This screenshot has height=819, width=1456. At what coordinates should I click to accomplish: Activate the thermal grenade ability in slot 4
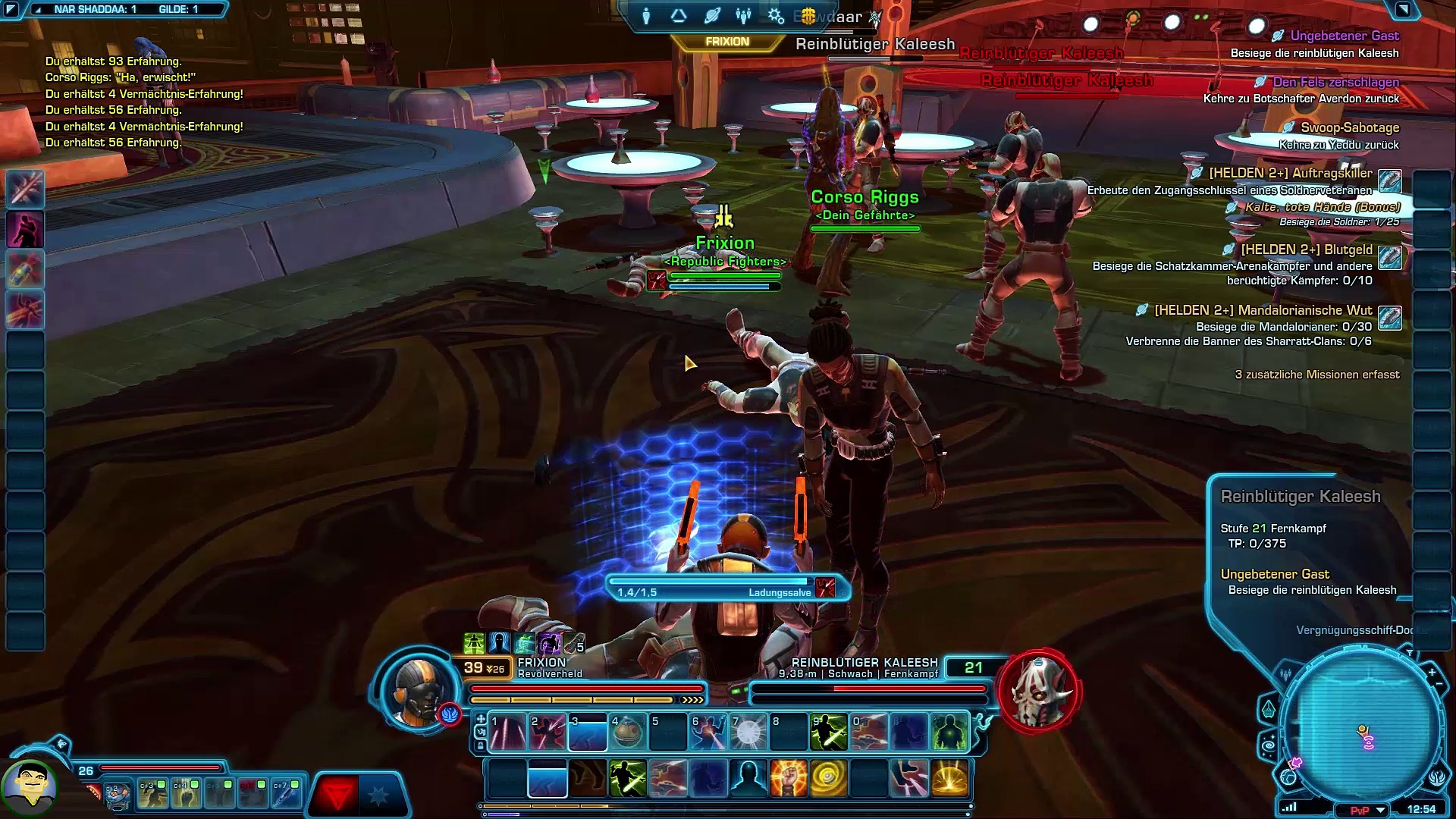[627, 732]
